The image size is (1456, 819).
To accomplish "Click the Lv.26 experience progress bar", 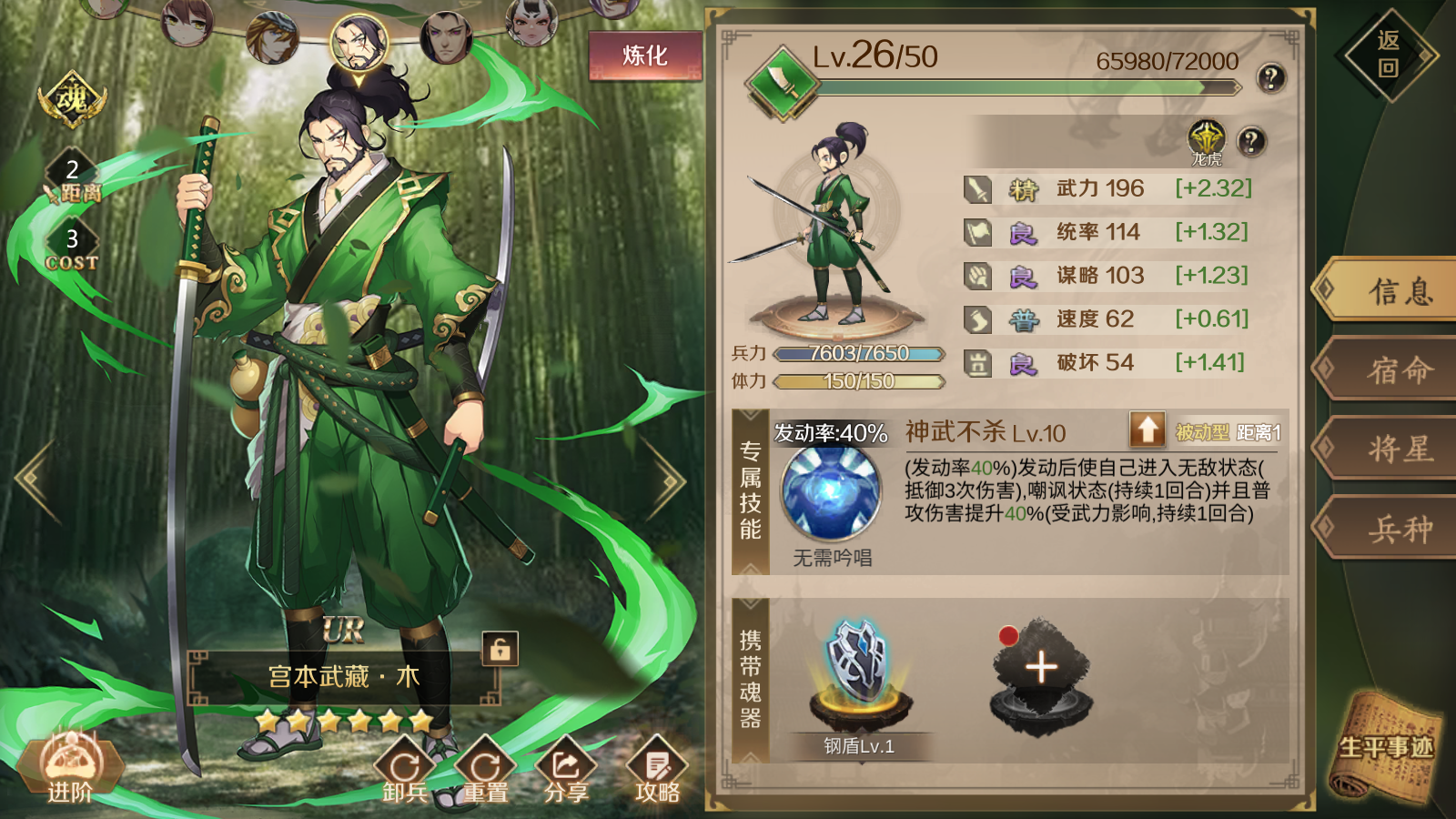I will [x=1028, y=87].
